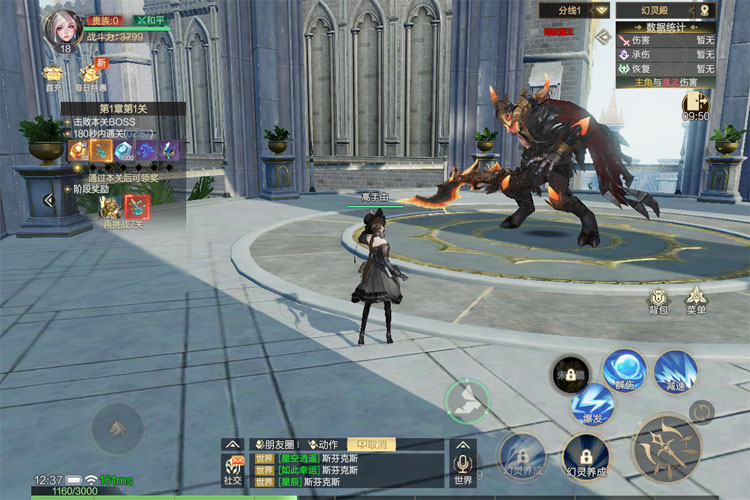Activate the 减速 slow skill
The width and height of the screenshot is (750, 500).
pos(675,370)
